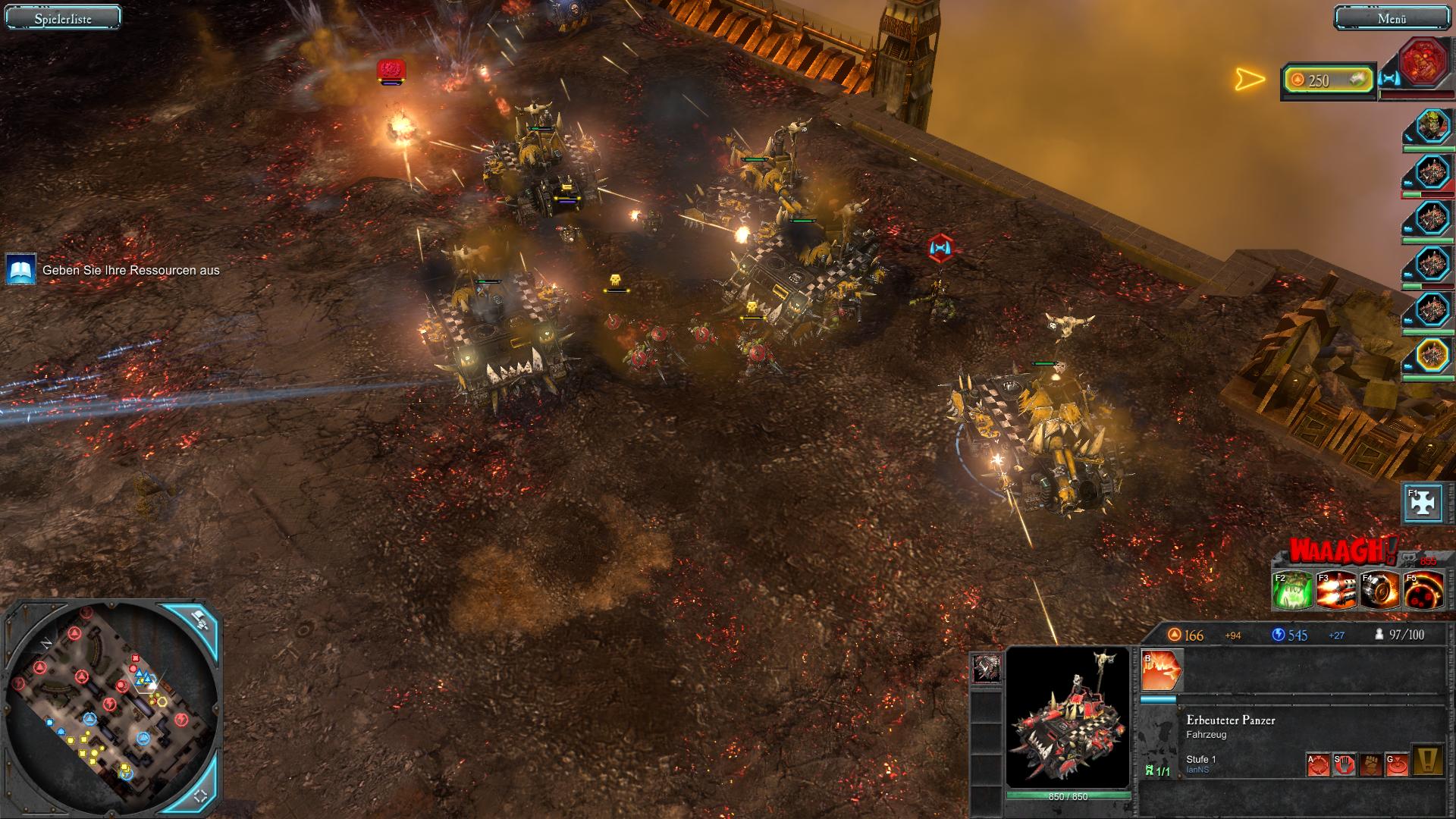Open the 'Geben Sie Ihre Ressourcen aus' tip
This screenshot has height=819, width=1456.
click(x=20, y=270)
